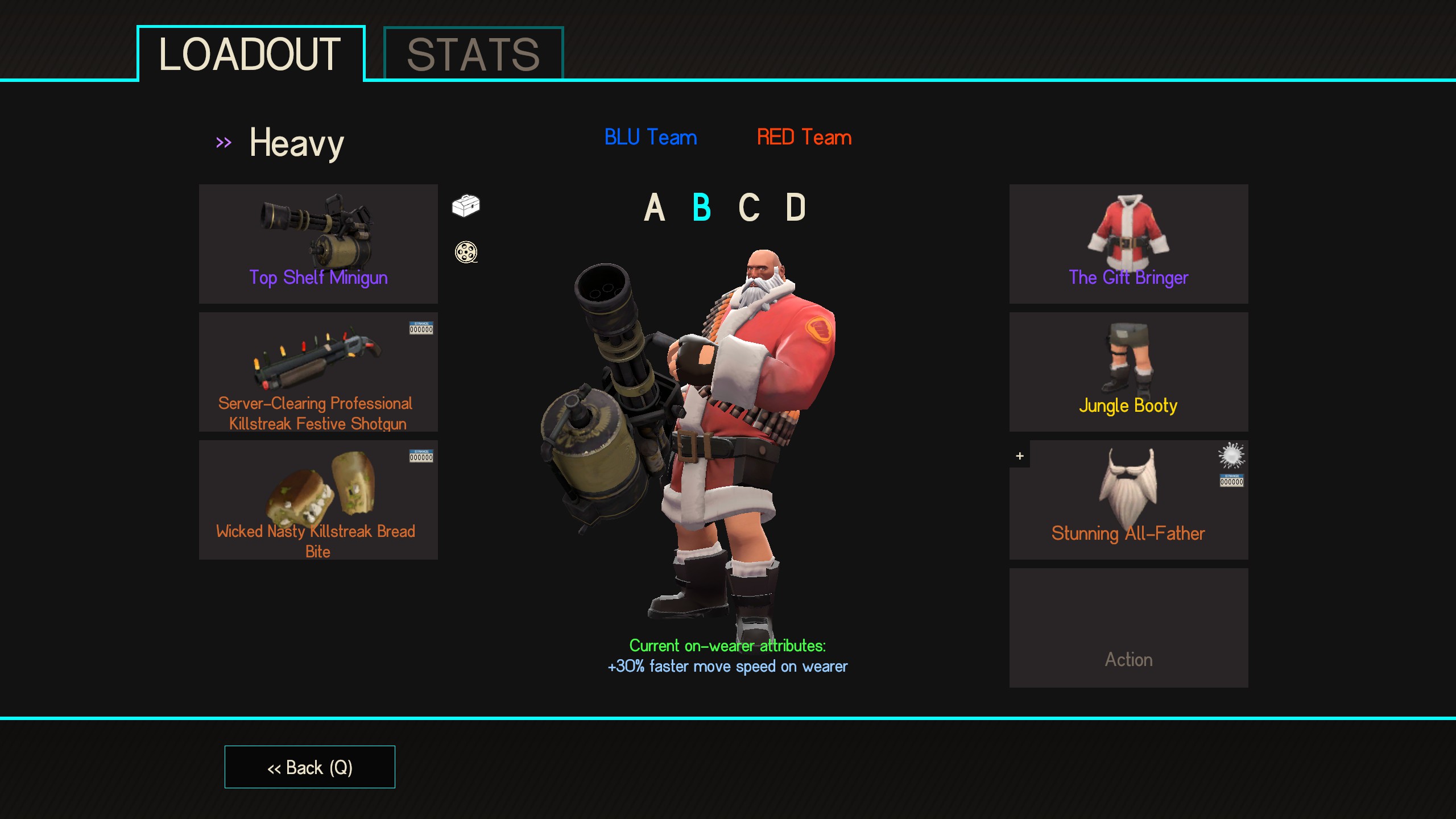This screenshot has width=1456, height=819.
Task: Switch to the LOADOUT tab
Action: tap(250, 55)
